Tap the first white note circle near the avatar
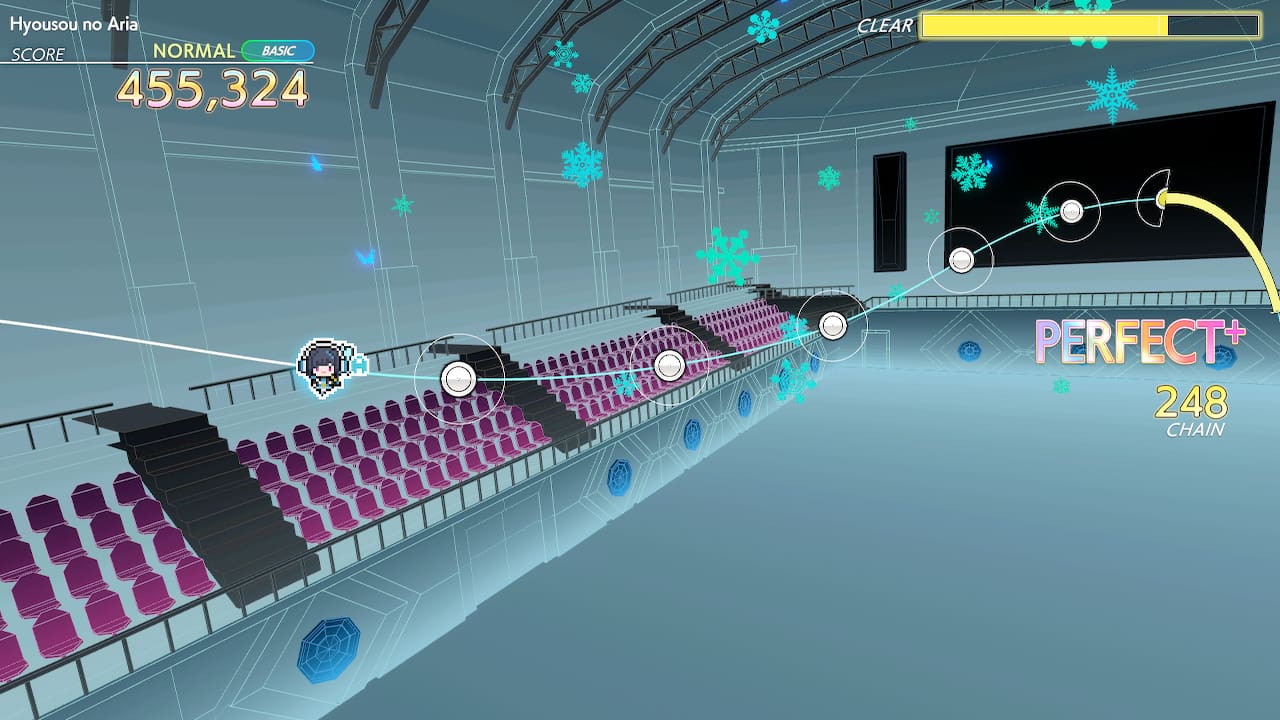The image size is (1280, 720). coord(458,376)
